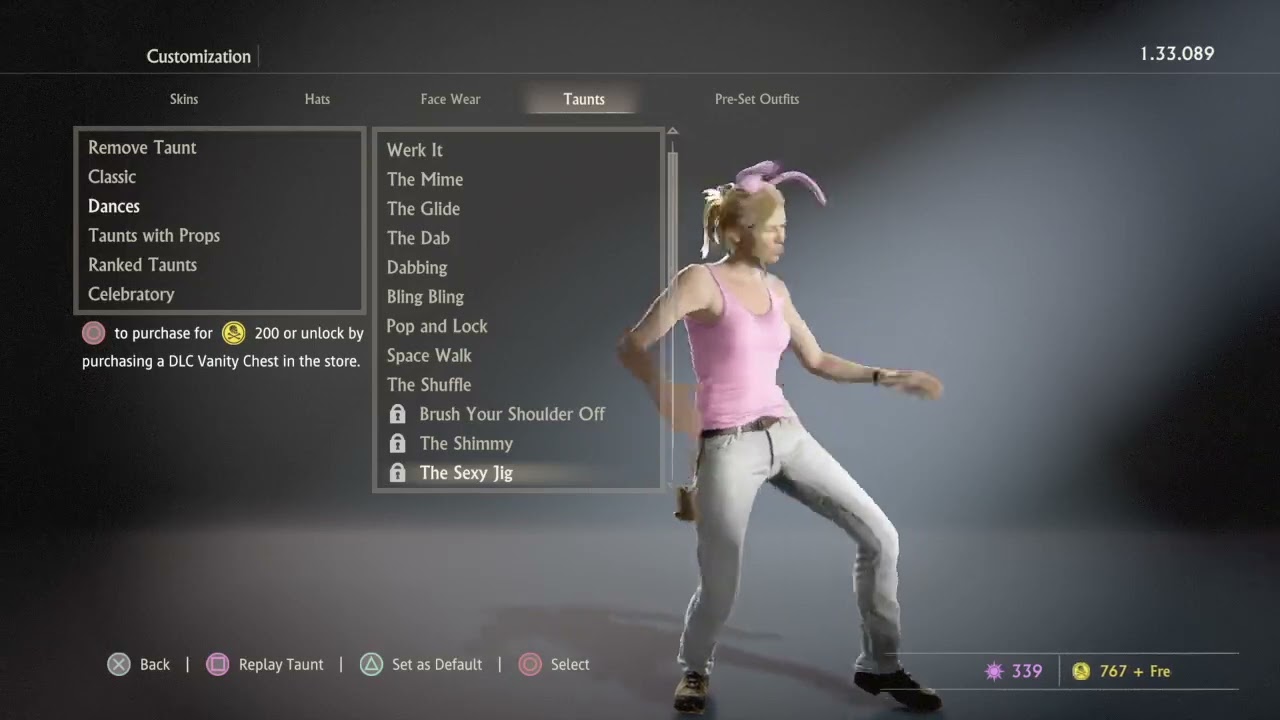The height and width of the screenshot is (720, 1280).
Task: Select the Classic taunt category
Action: click(112, 177)
